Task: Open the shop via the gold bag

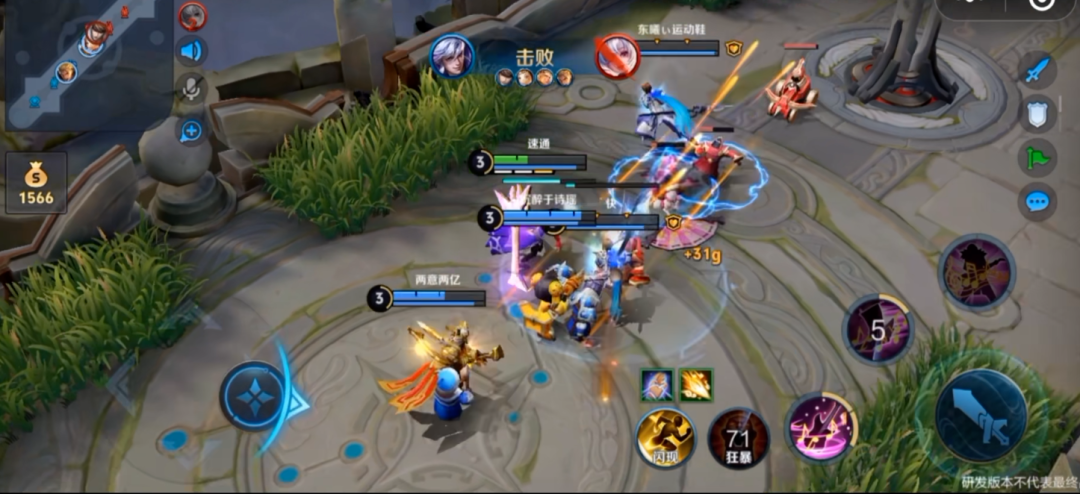Action: 36,183
